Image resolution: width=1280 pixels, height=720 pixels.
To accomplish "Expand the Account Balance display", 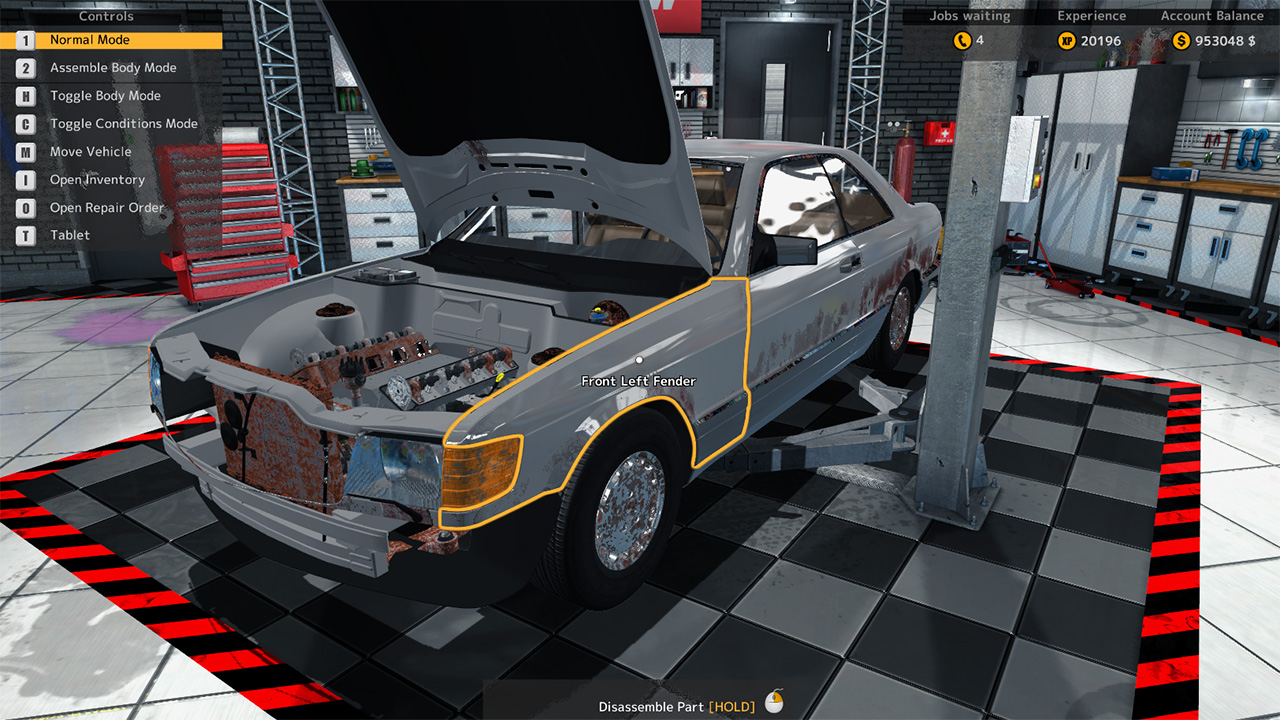I will 1211,15.
